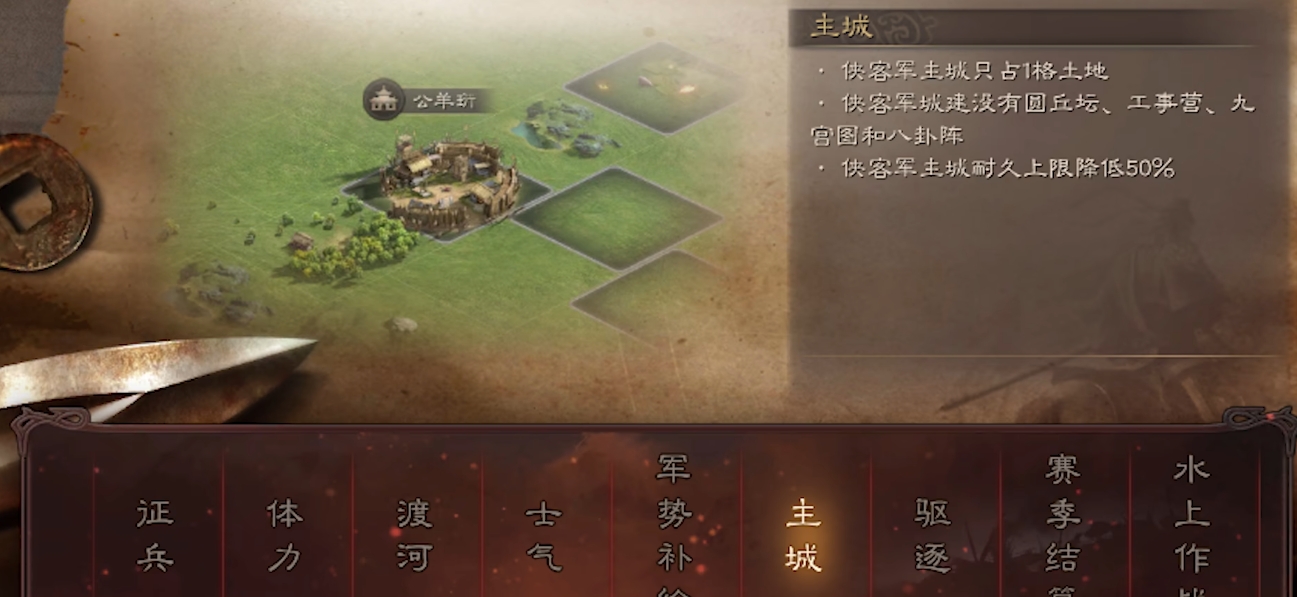This screenshot has height=597, width=1297.
Task: Switch to the 征兵 tab
Action: pyautogui.click(x=155, y=535)
